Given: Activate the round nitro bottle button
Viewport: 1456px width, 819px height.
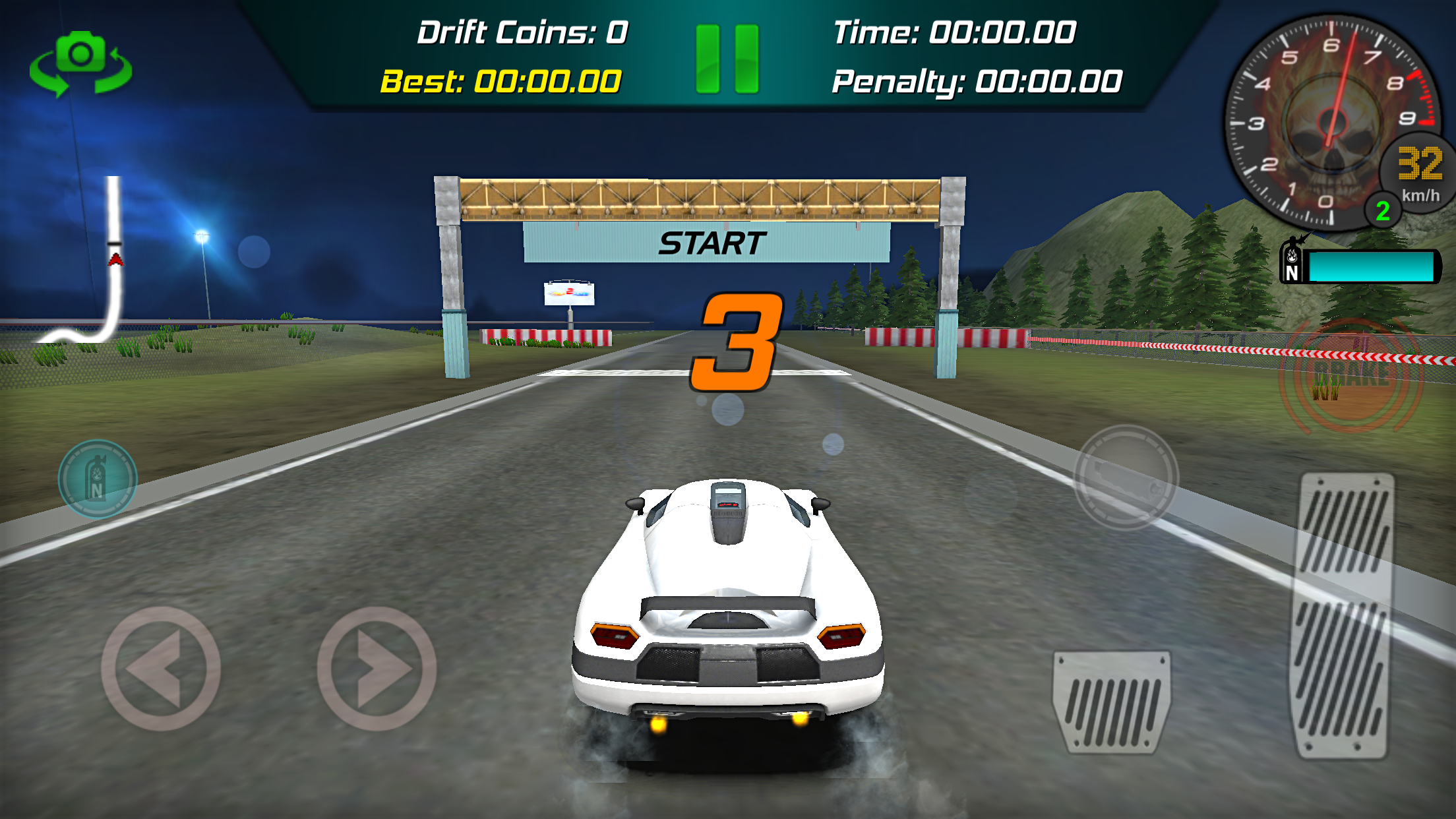Looking at the screenshot, I should pyautogui.click(x=98, y=479).
